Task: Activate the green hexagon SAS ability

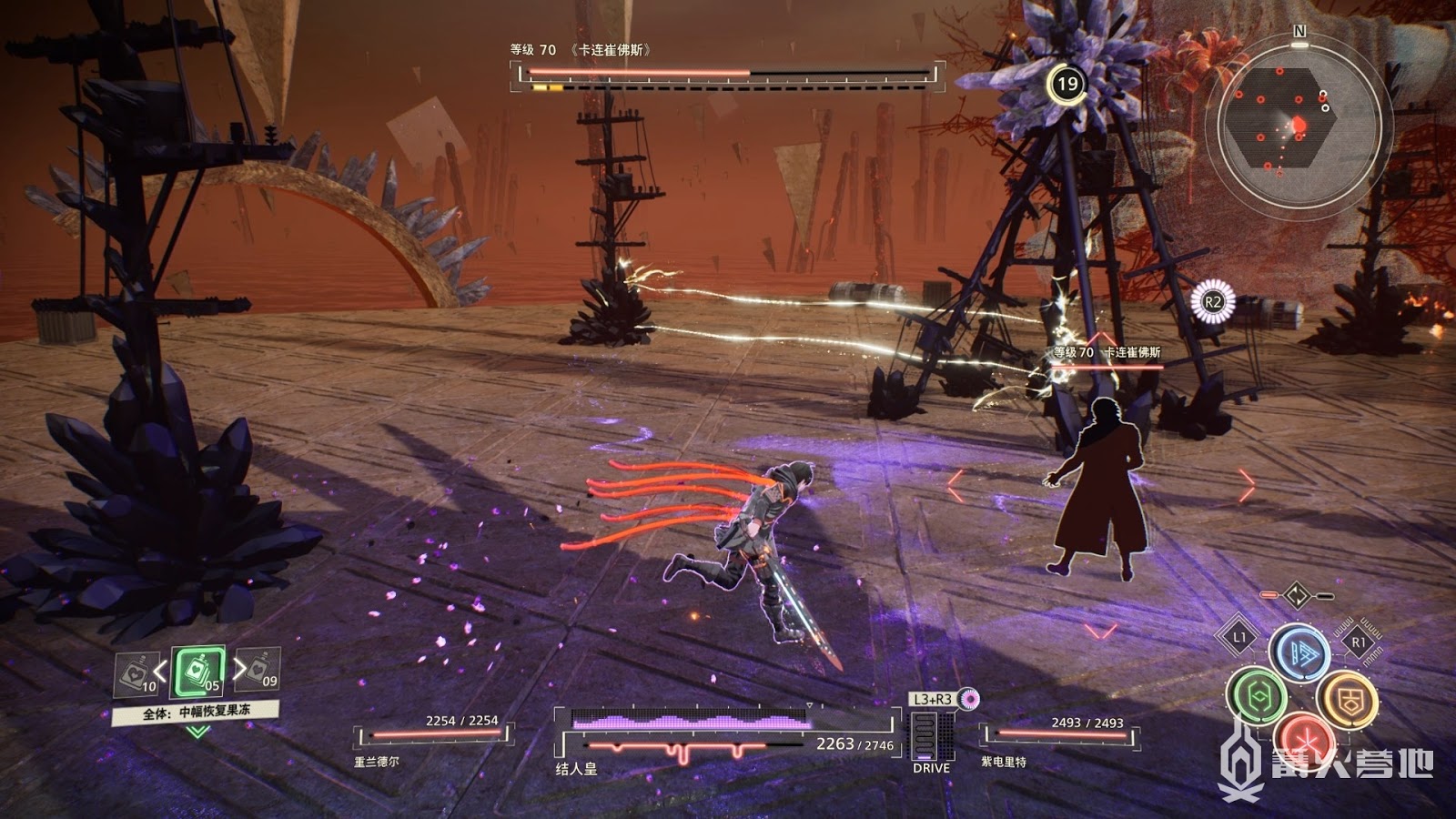Action: 1256,696
